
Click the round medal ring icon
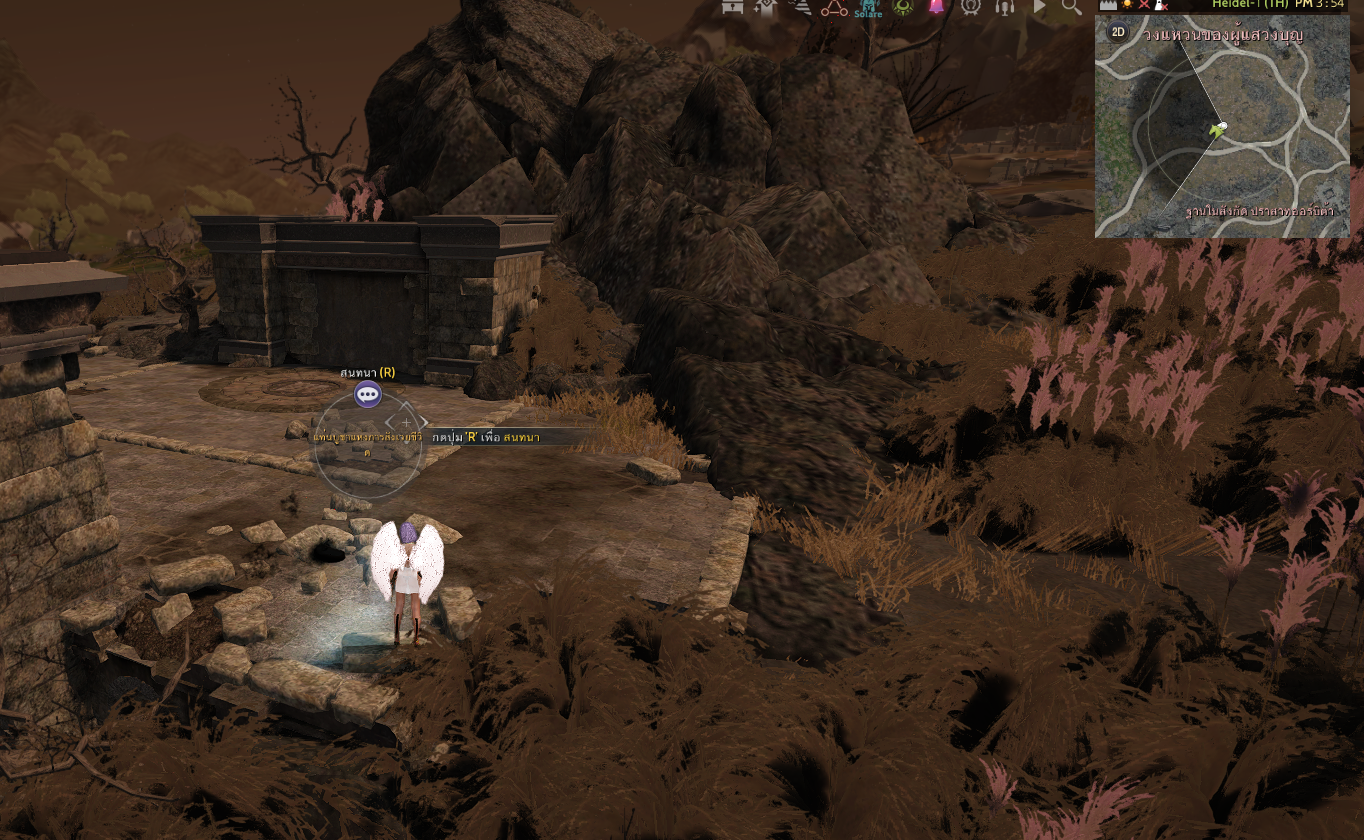coord(970,7)
